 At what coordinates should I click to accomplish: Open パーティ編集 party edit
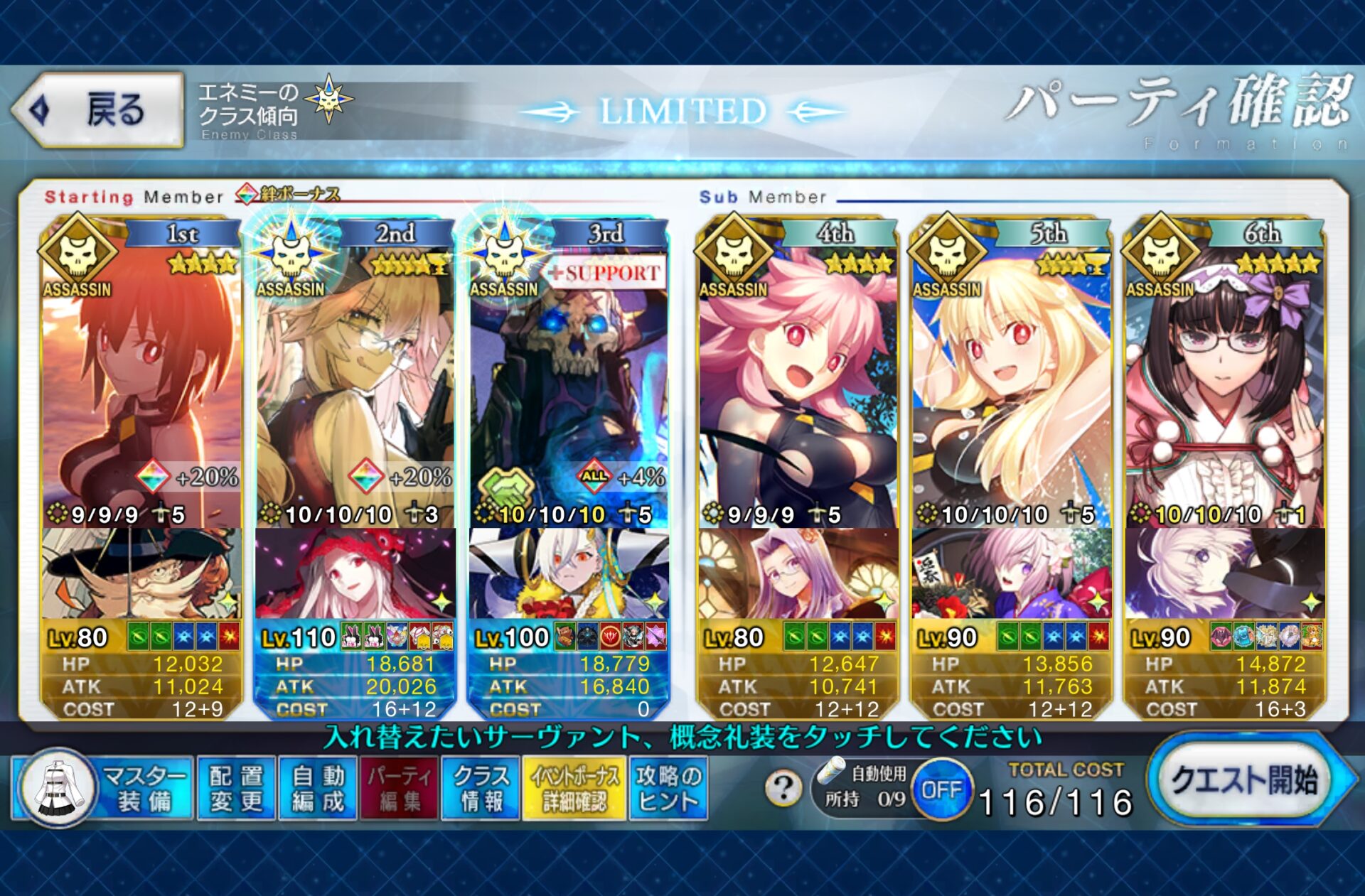[x=400, y=788]
